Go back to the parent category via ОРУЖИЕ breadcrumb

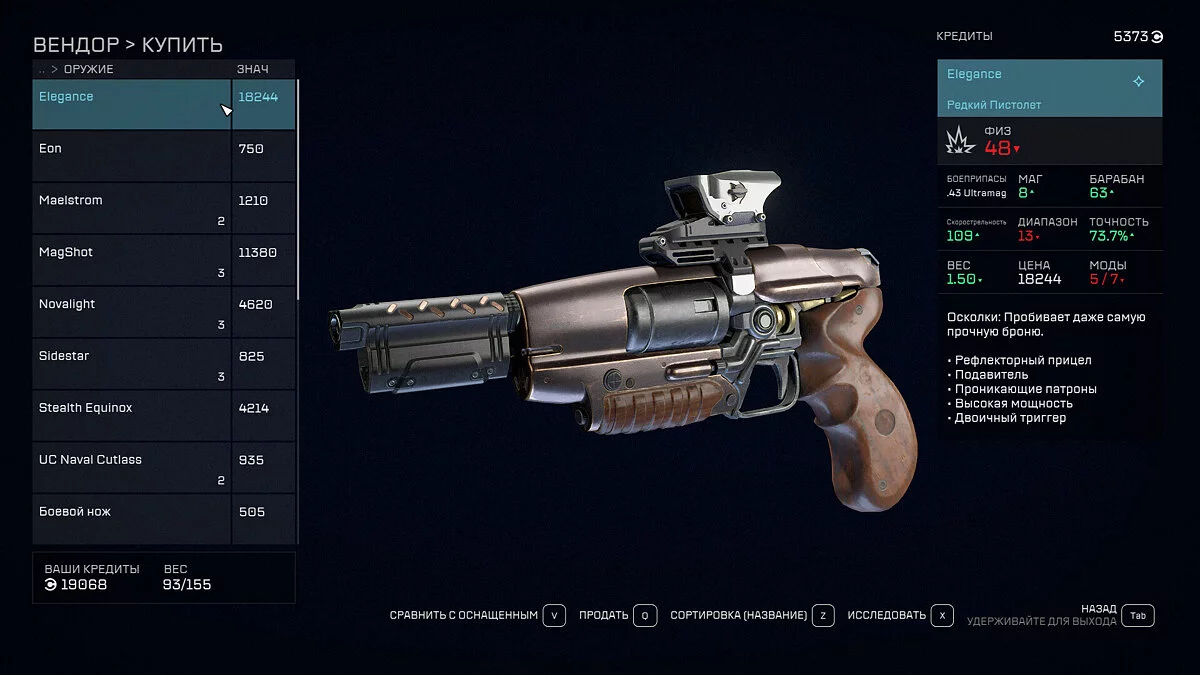pyautogui.click(x=88, y=69)
